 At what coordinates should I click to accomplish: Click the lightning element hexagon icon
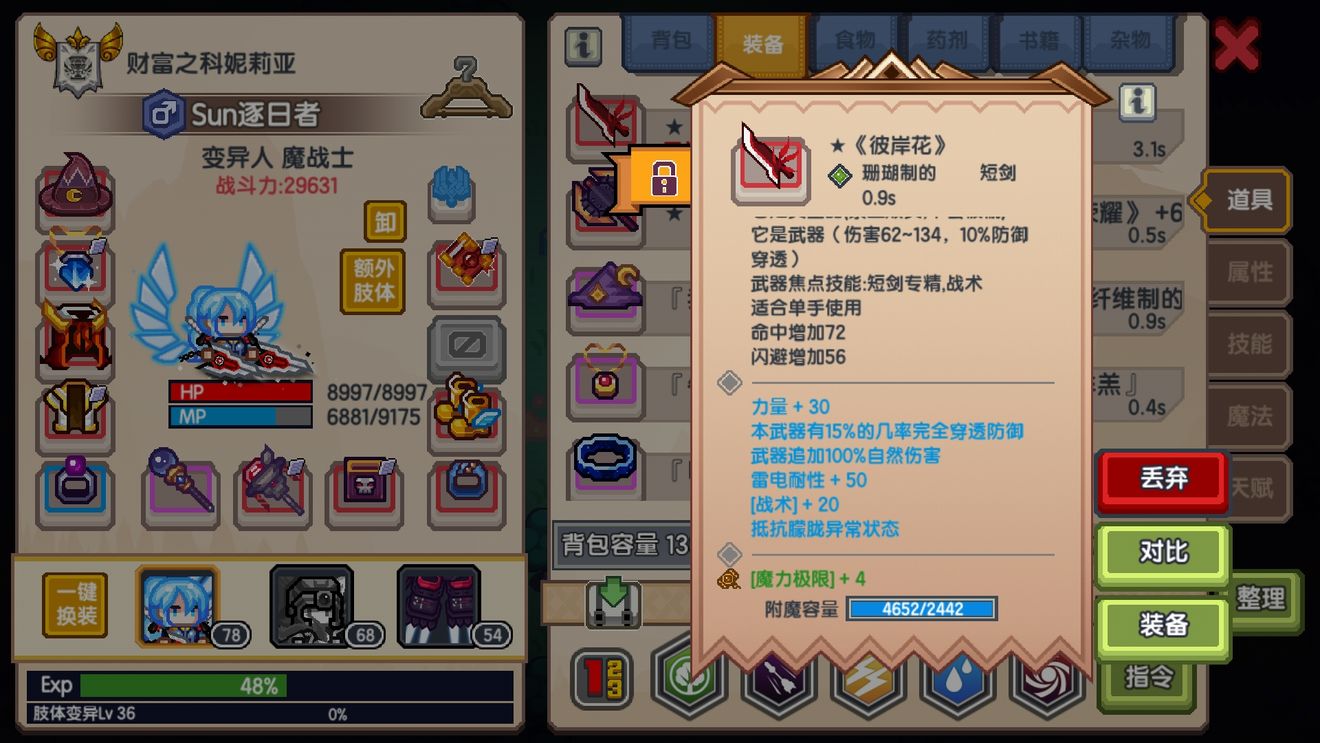click(868, 685)
